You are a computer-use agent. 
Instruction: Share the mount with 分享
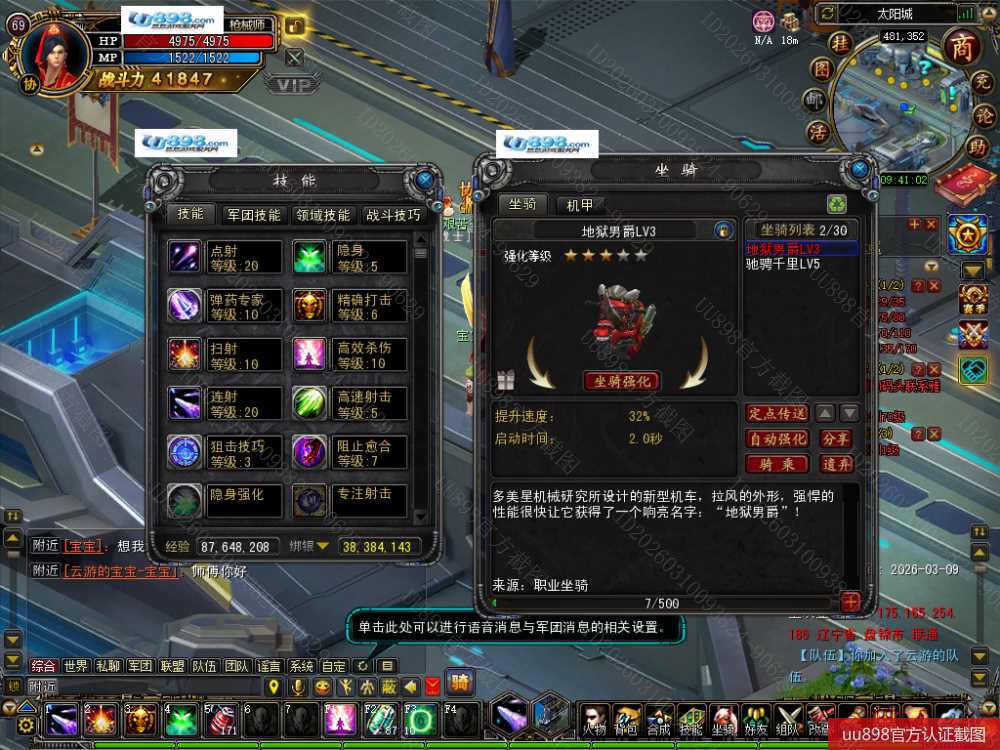836,439
